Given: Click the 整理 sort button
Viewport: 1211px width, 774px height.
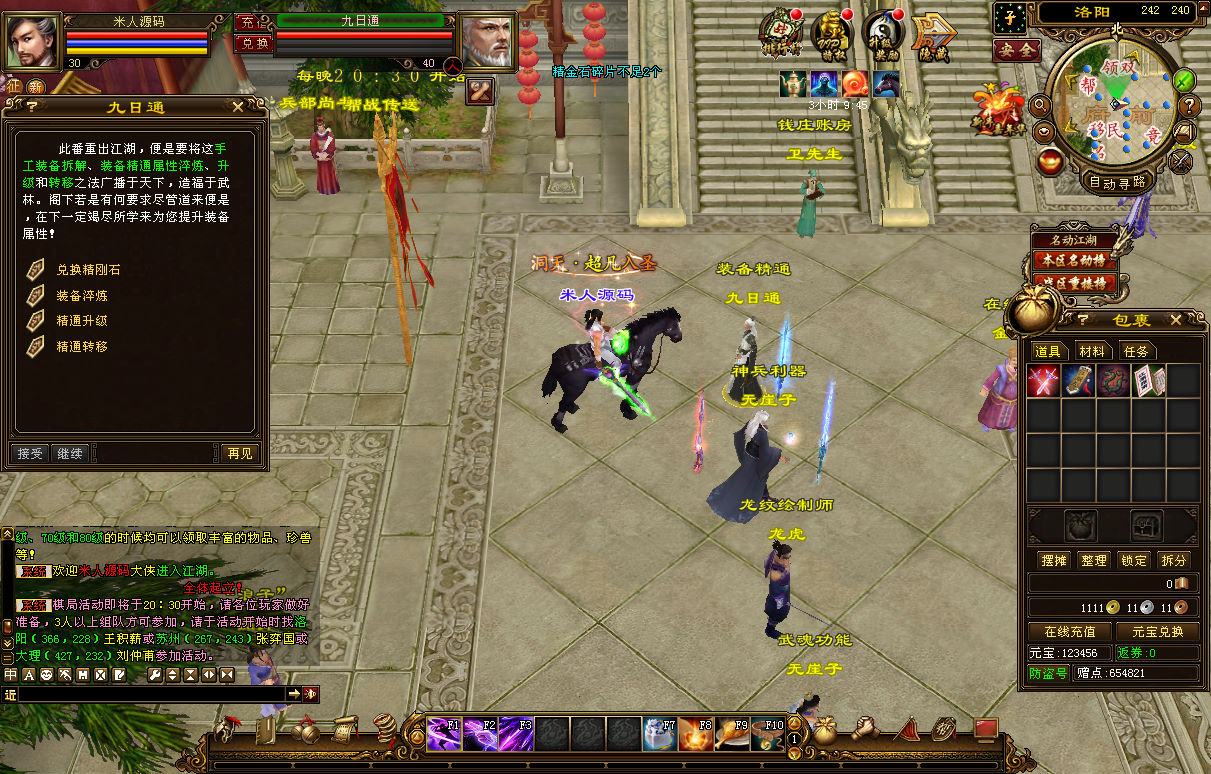Looking at the screenshot, I should tap(1094, 560).
